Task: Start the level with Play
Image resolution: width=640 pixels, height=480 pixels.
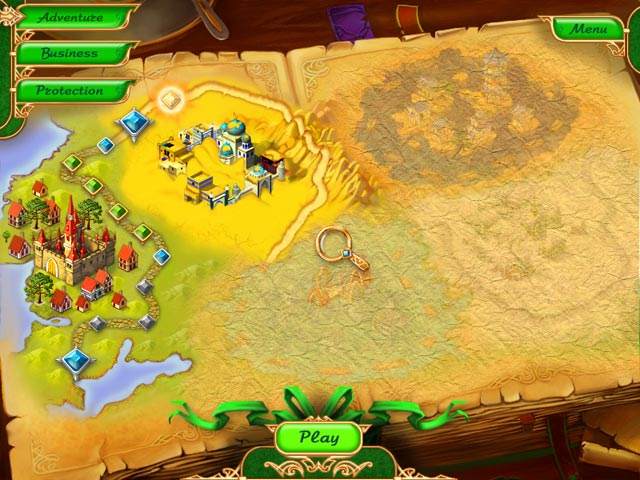Action: [318, 437]
